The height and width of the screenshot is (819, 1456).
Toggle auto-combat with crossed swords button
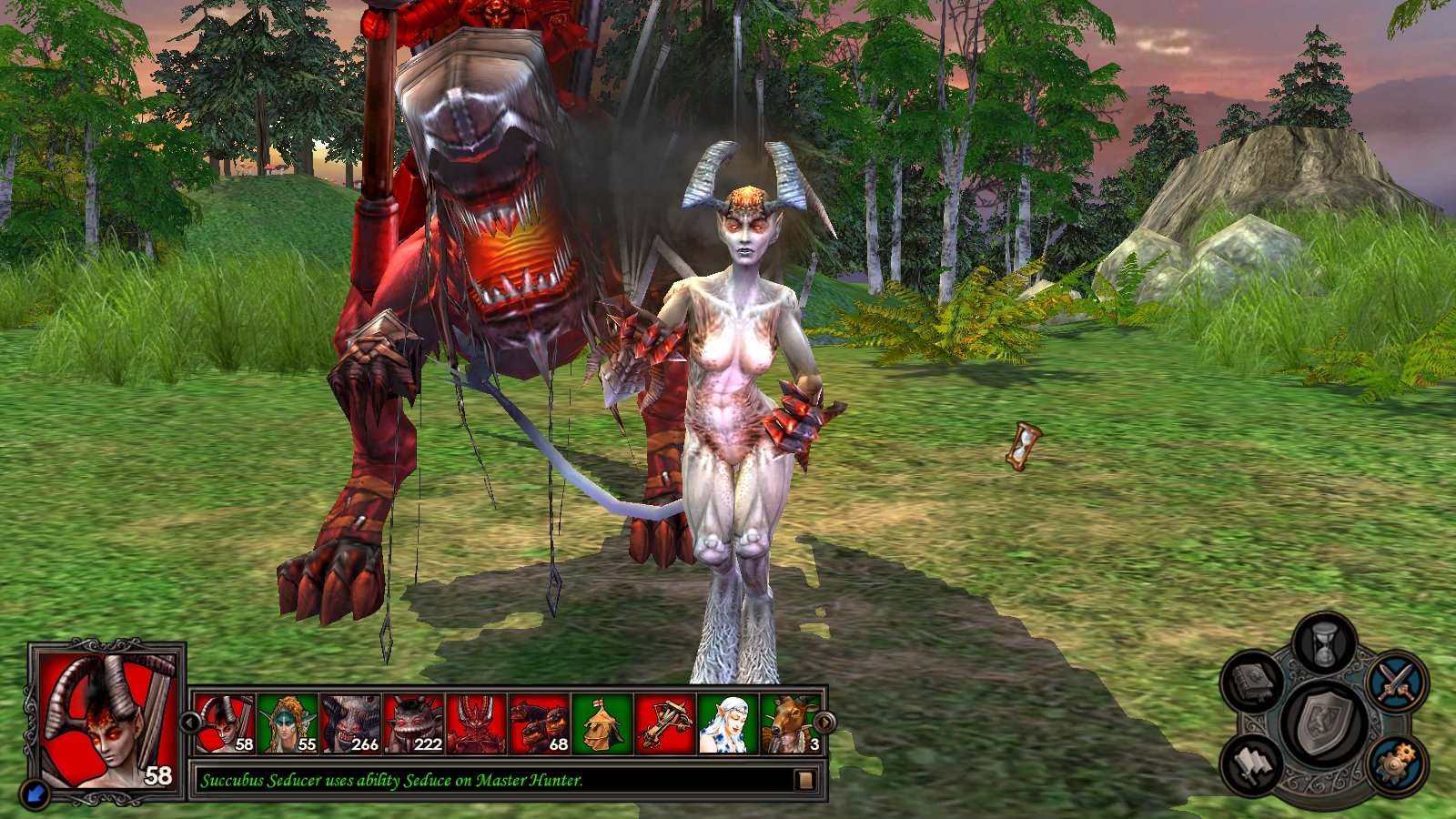point(1397,682)
